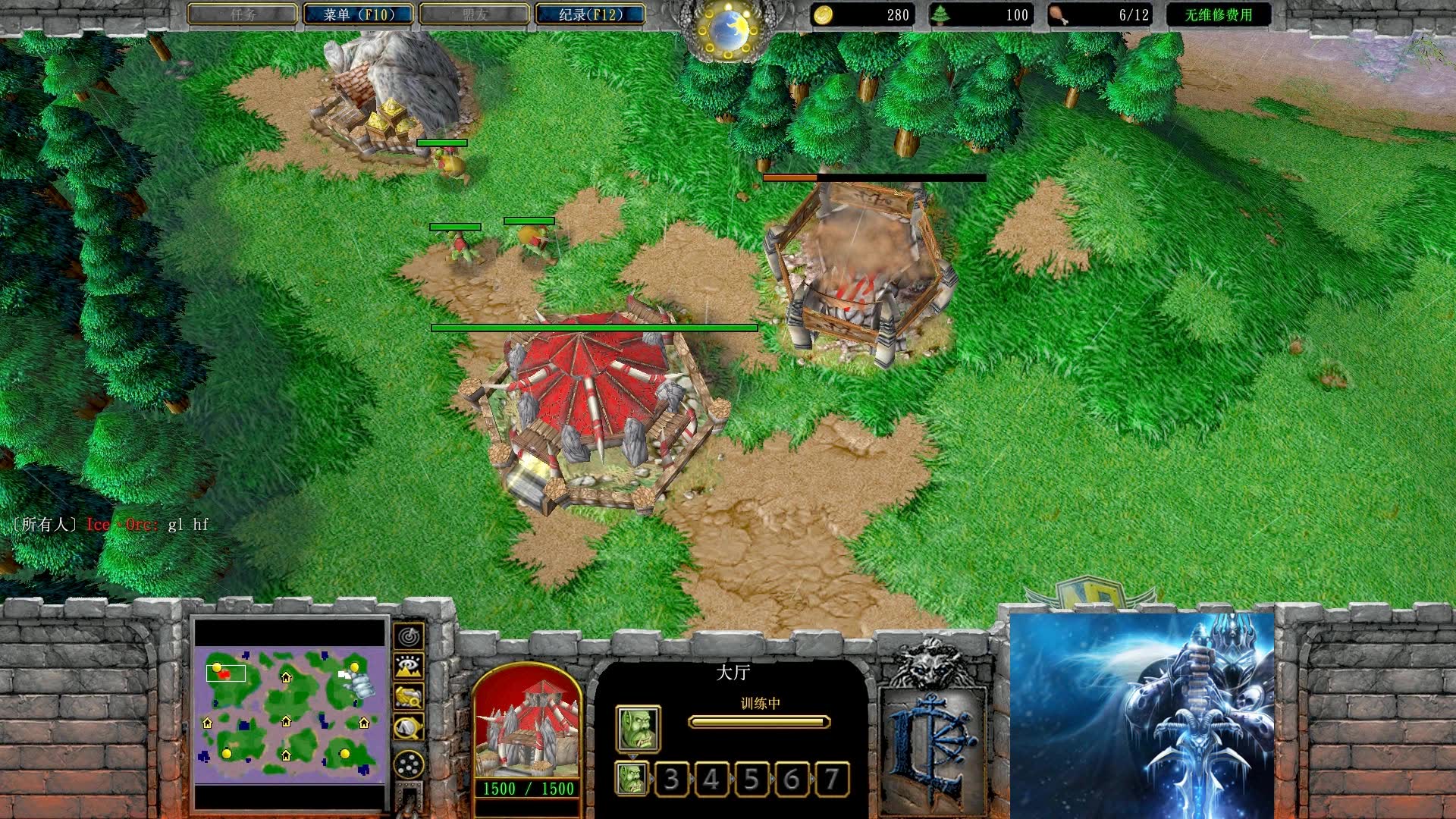Viewport: 1456px width, 819px height.
Task: Cancel the peon currently in training
Action: [x=638, y=729]
